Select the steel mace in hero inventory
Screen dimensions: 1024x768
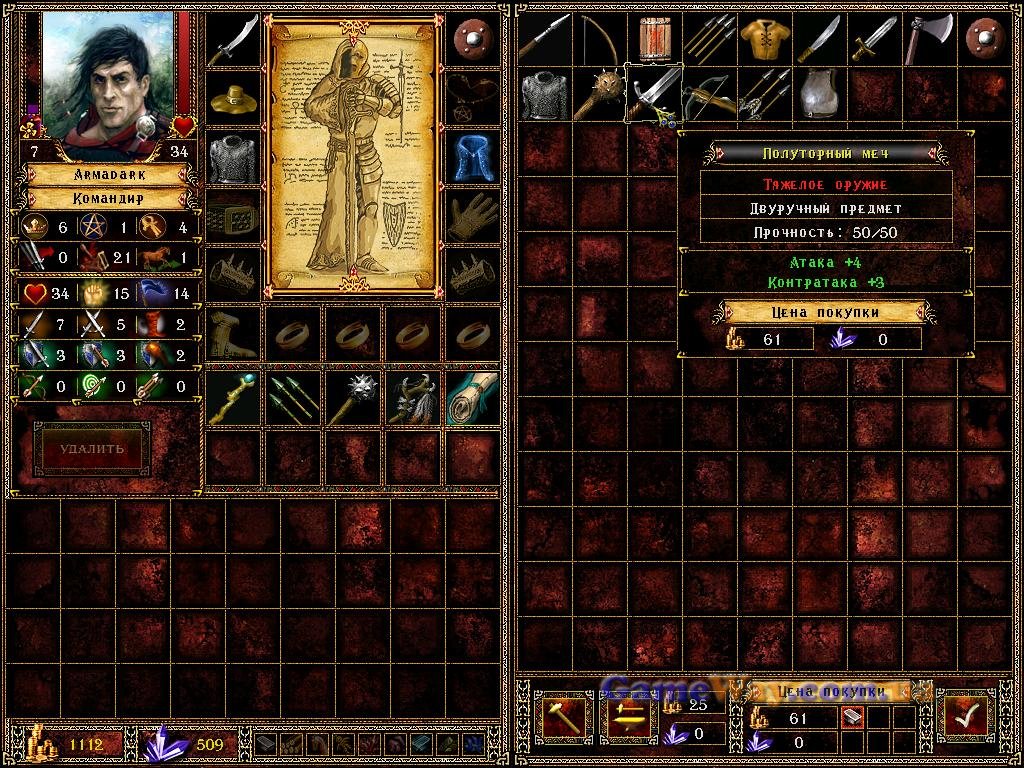click(x=353, y=398)
